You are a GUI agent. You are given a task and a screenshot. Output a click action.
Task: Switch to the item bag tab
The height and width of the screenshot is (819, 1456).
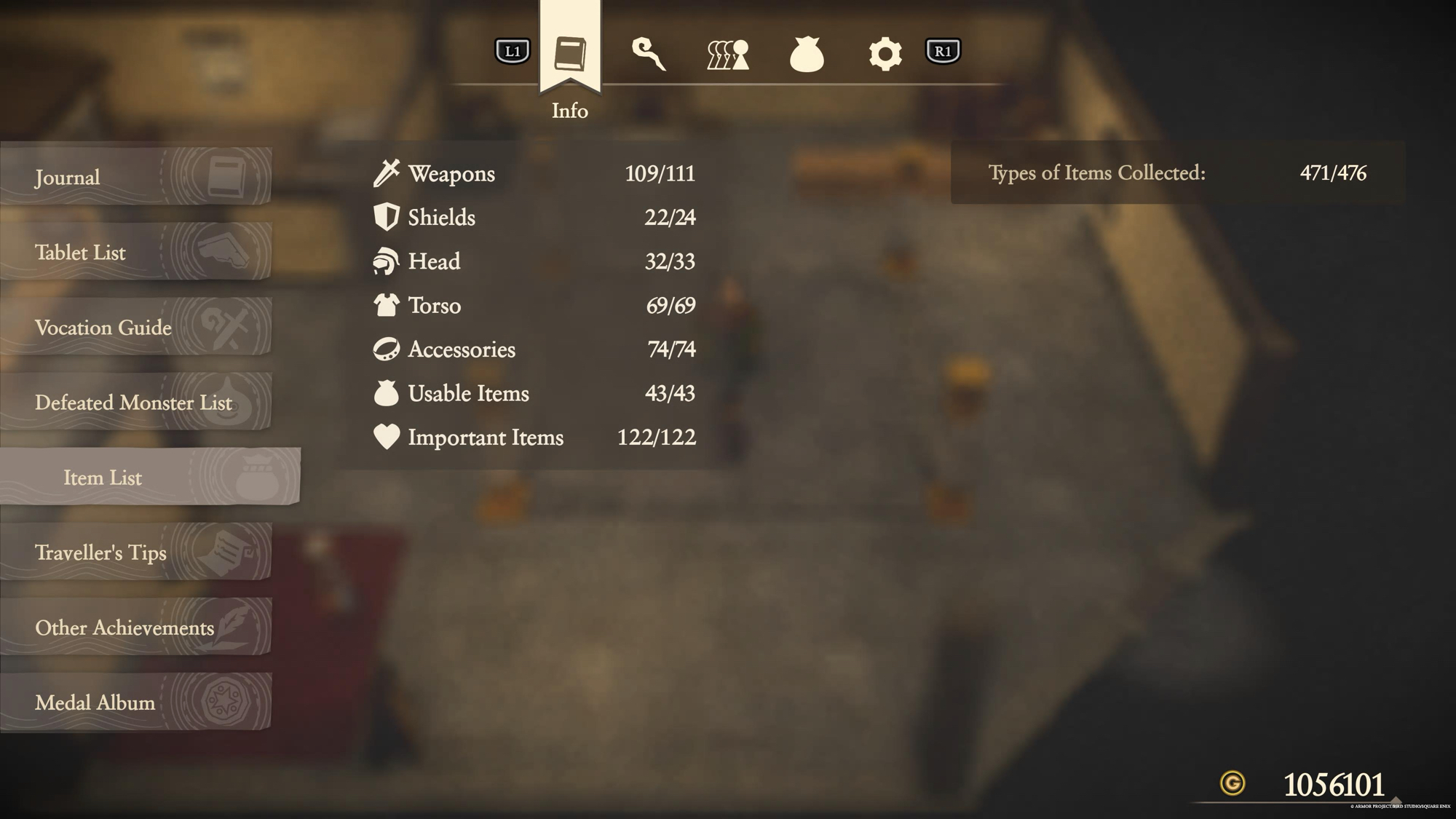coord(807,54)
